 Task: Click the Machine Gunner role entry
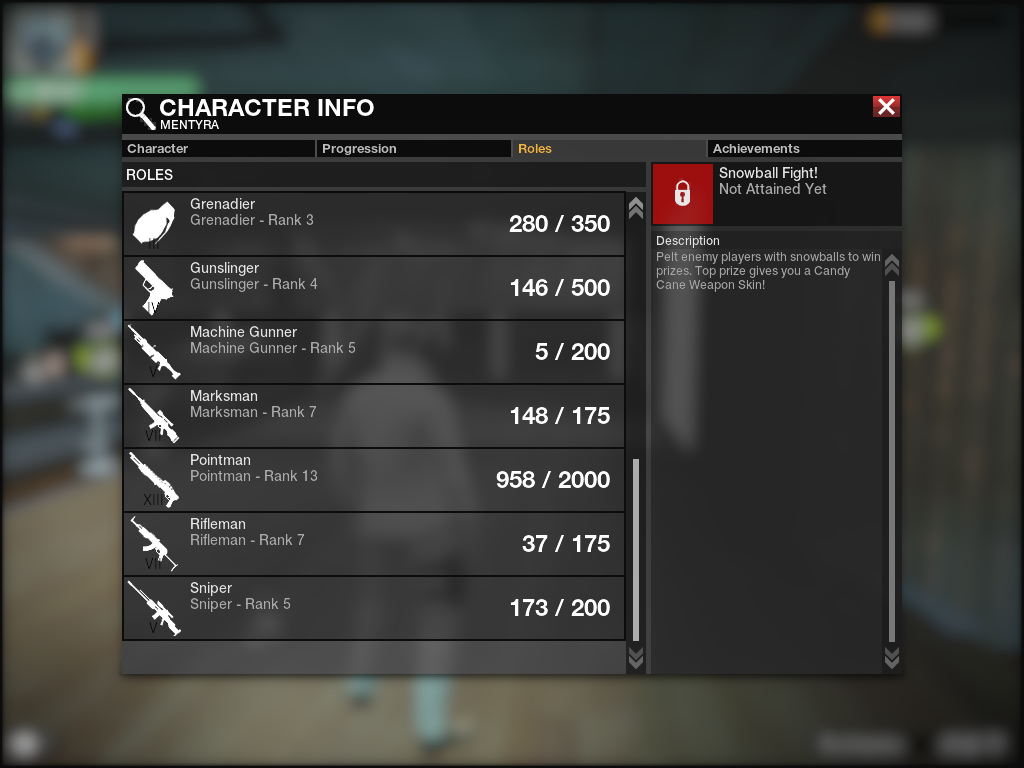373,352
